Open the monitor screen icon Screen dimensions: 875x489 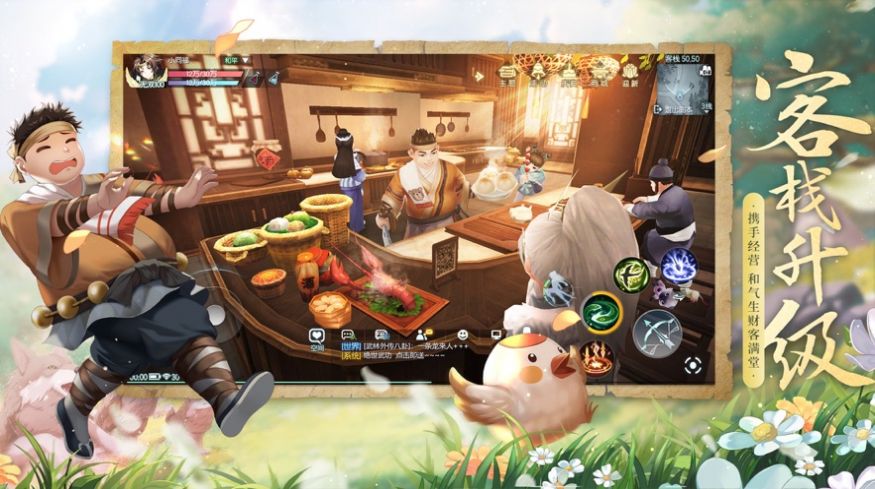(x=497, y=334)
